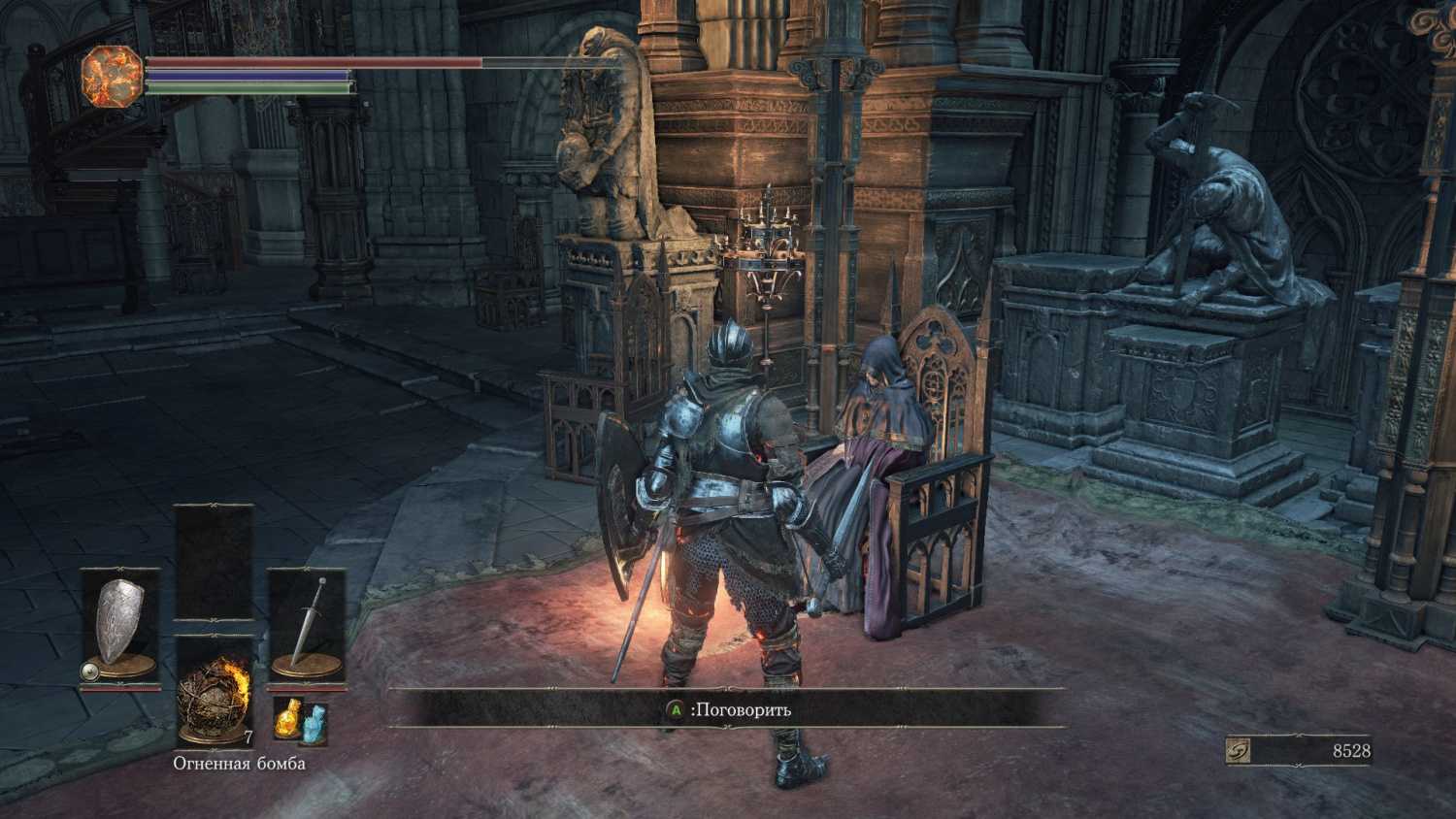Click the small Estus flask icons

(299, 722)
